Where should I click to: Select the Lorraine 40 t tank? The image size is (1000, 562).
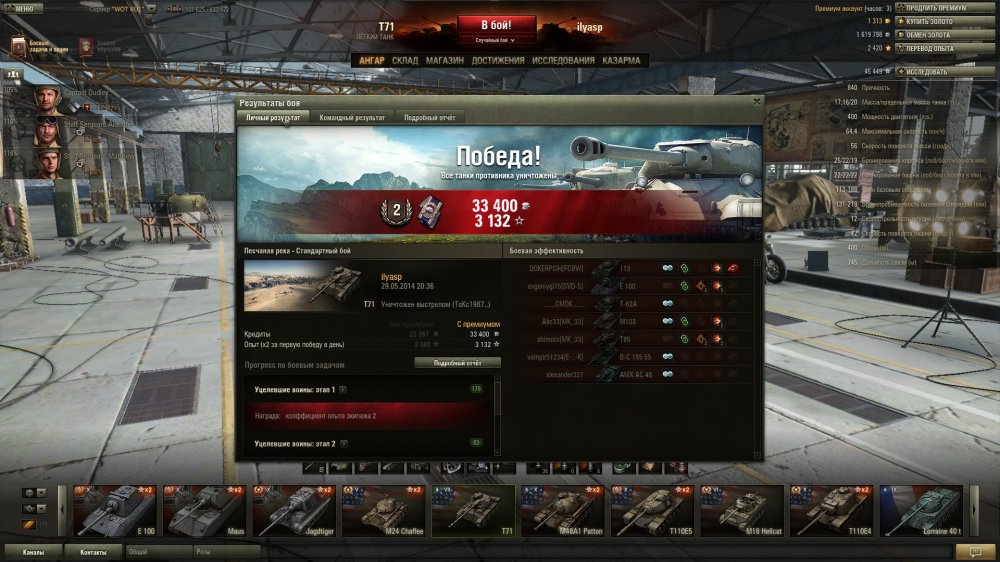(x=918, y=511)
